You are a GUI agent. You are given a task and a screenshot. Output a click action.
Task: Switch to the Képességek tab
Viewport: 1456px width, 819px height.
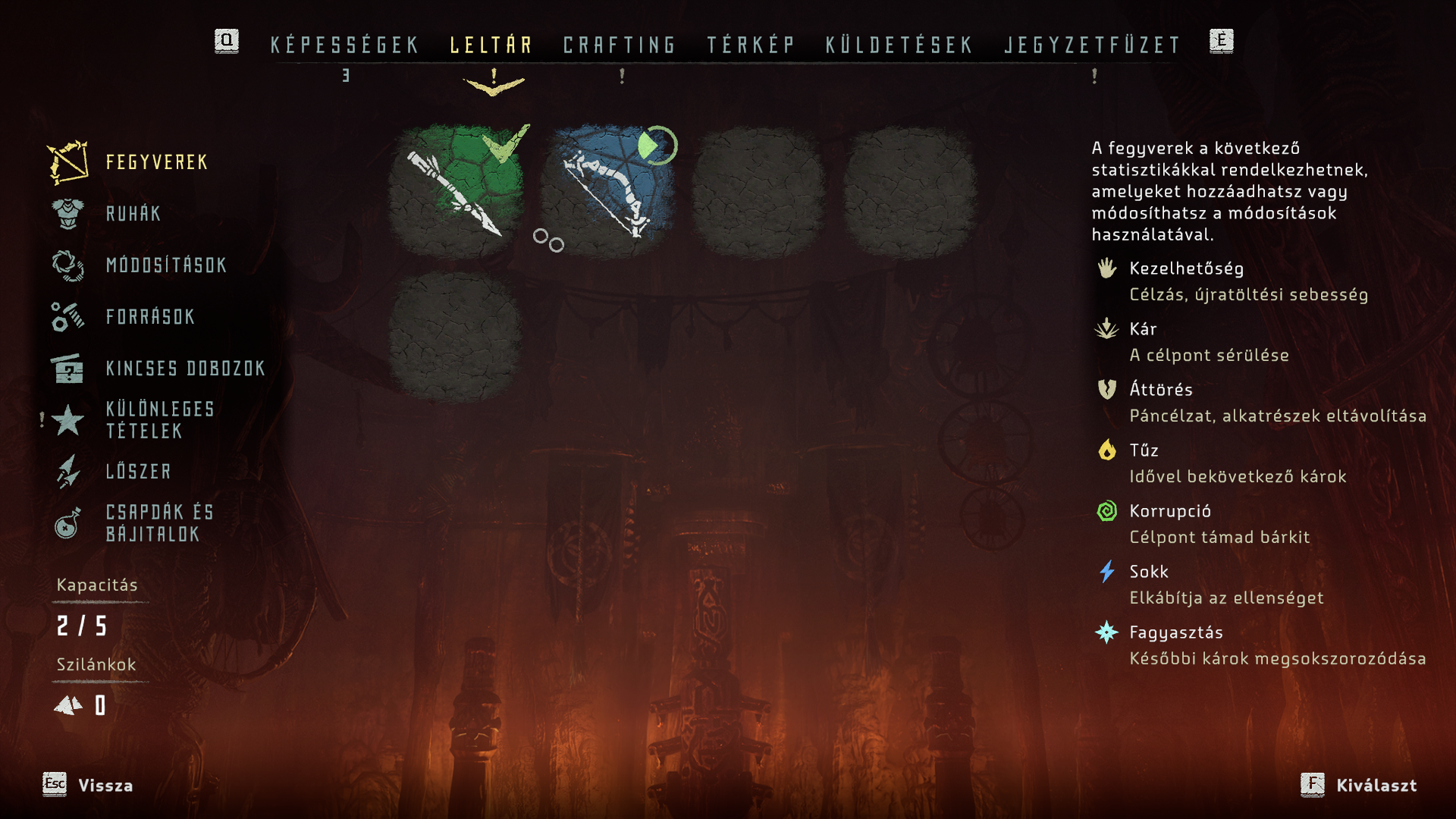pyautogui.click(x=345, y=45)
